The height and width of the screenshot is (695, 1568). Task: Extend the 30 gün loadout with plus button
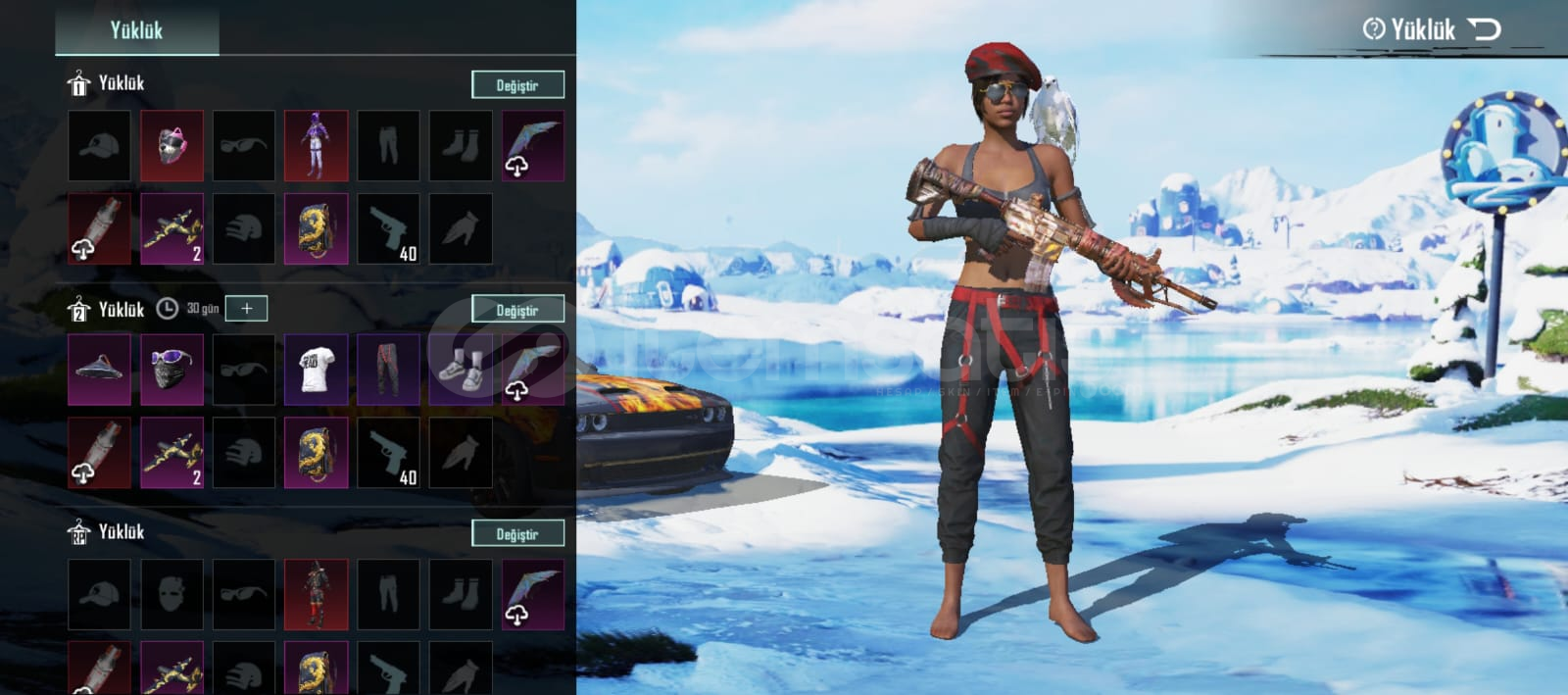click(246, 309)
